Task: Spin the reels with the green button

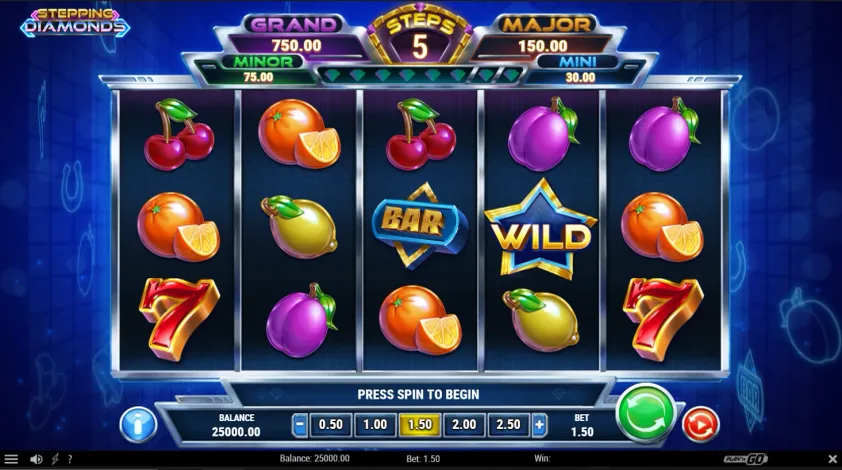Action: (x=646, y=412)
